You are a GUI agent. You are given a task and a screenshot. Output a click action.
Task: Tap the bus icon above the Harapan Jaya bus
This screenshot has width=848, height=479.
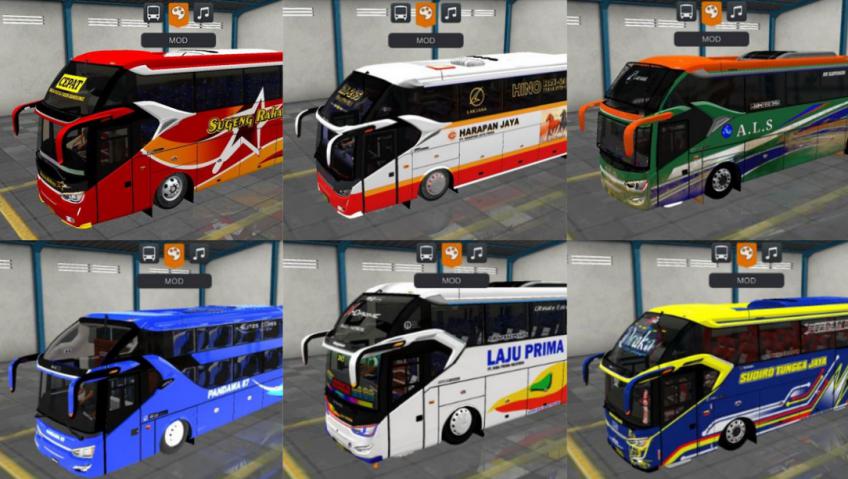(400, 13)
